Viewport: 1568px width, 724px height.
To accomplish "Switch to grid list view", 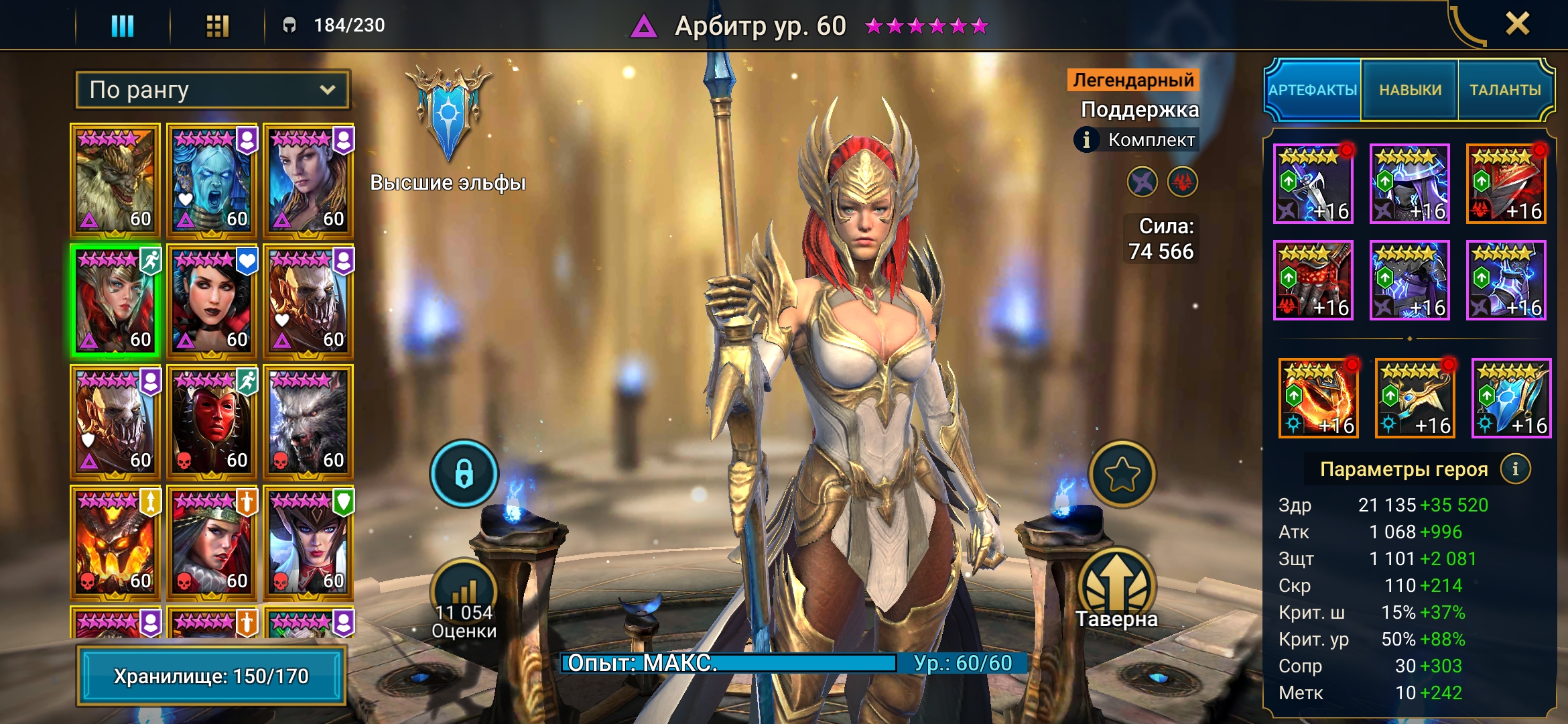I will point(217,25).
